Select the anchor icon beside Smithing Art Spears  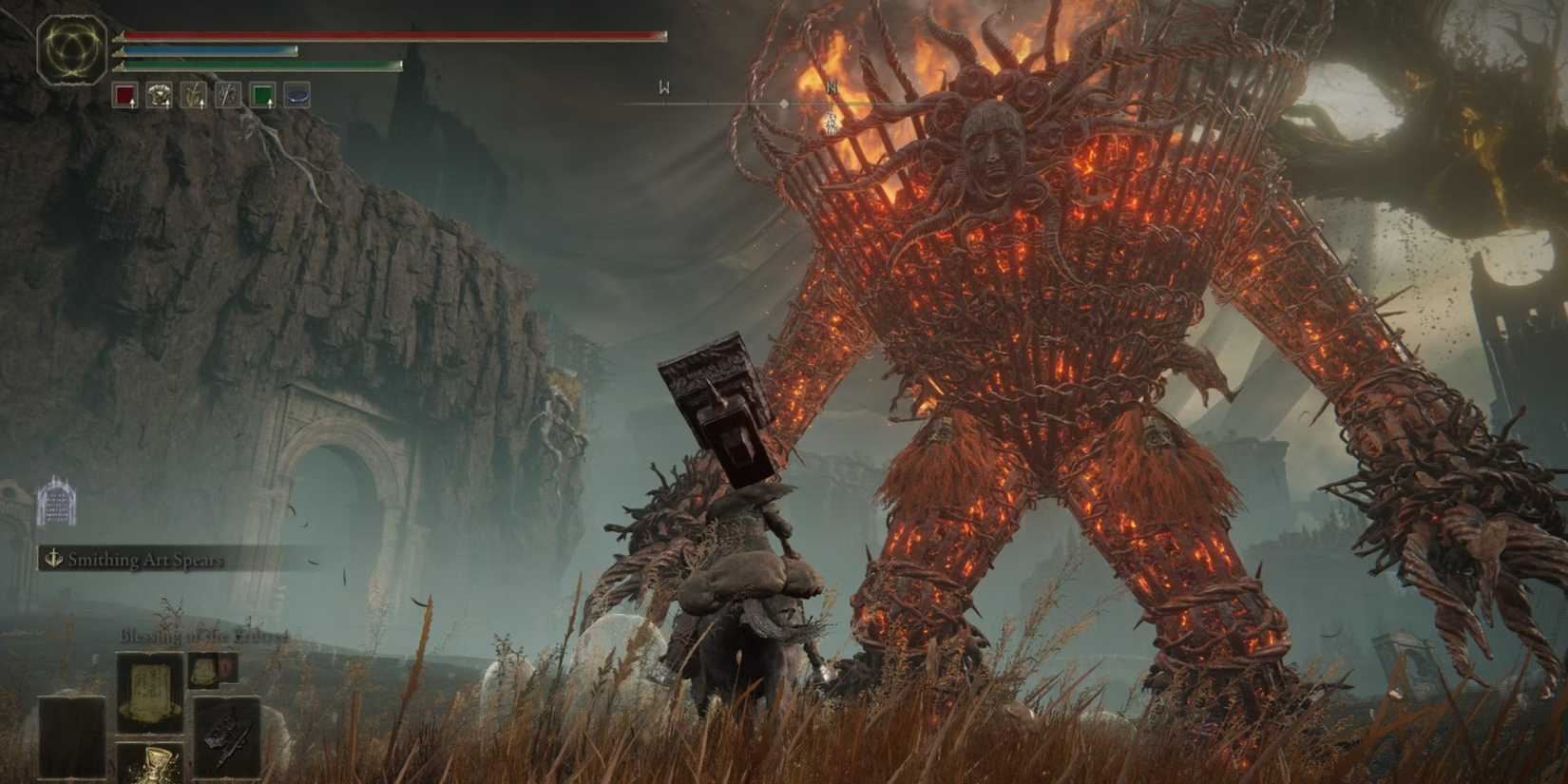click(x=55, y=562)
